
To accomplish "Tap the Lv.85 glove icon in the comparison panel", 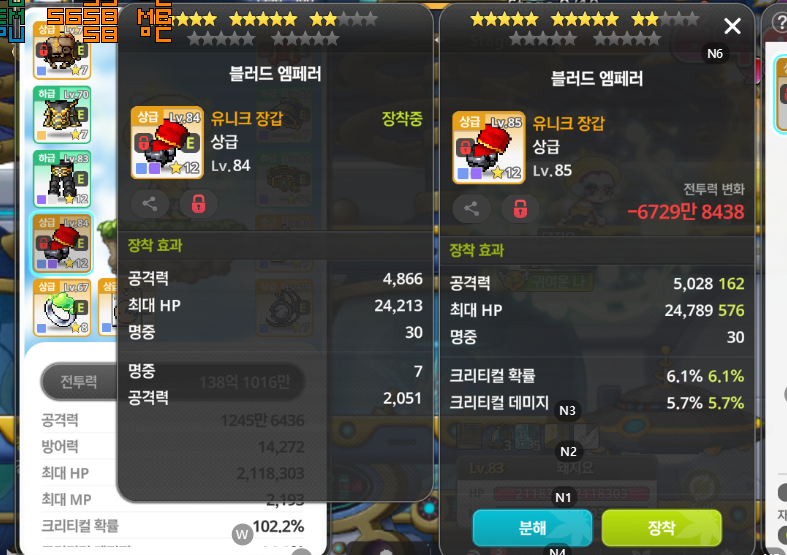I will pyautogui.click(x=489, y=148).
